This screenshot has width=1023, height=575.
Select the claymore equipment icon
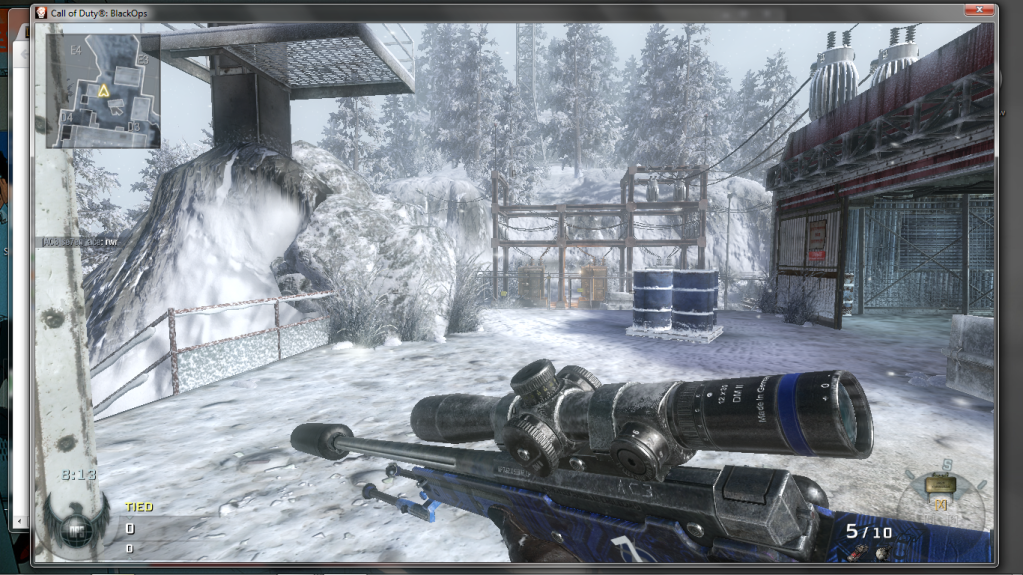pyautogui.click(x=938, y=485)
